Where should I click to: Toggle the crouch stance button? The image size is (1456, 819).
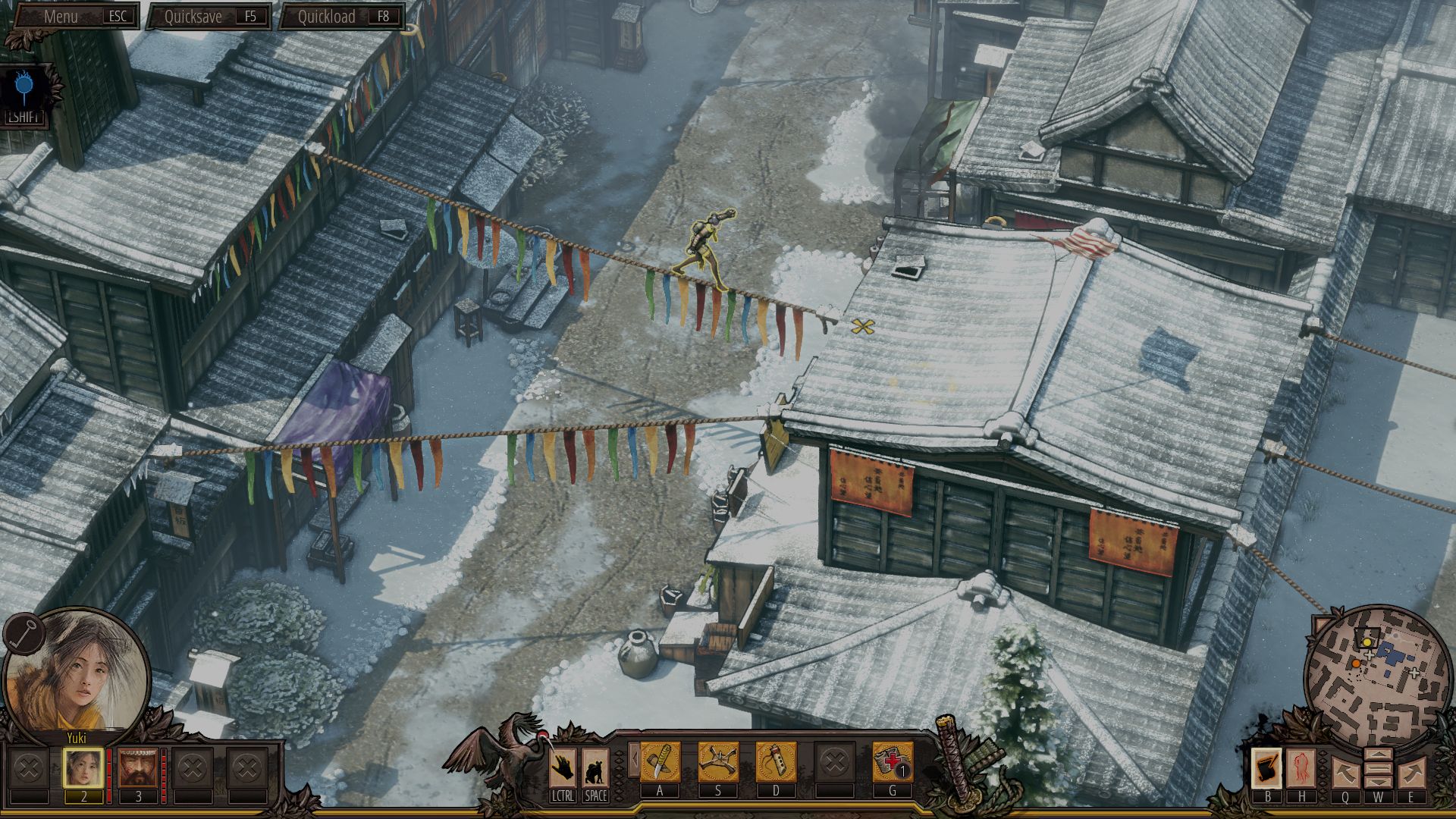[x=595, y=768]
